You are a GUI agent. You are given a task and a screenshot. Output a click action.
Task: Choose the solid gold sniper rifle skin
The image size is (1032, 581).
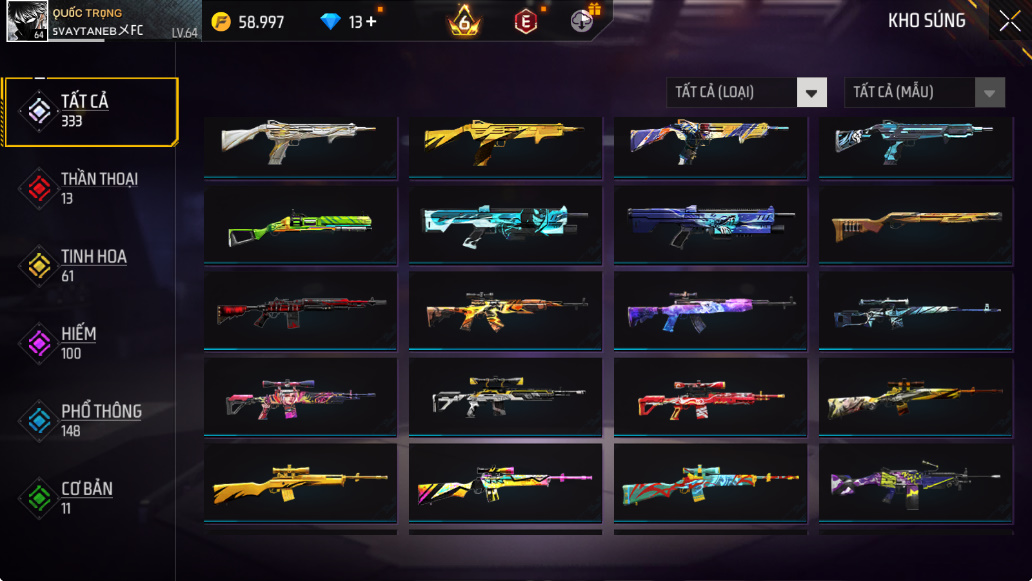pos(300,485)
